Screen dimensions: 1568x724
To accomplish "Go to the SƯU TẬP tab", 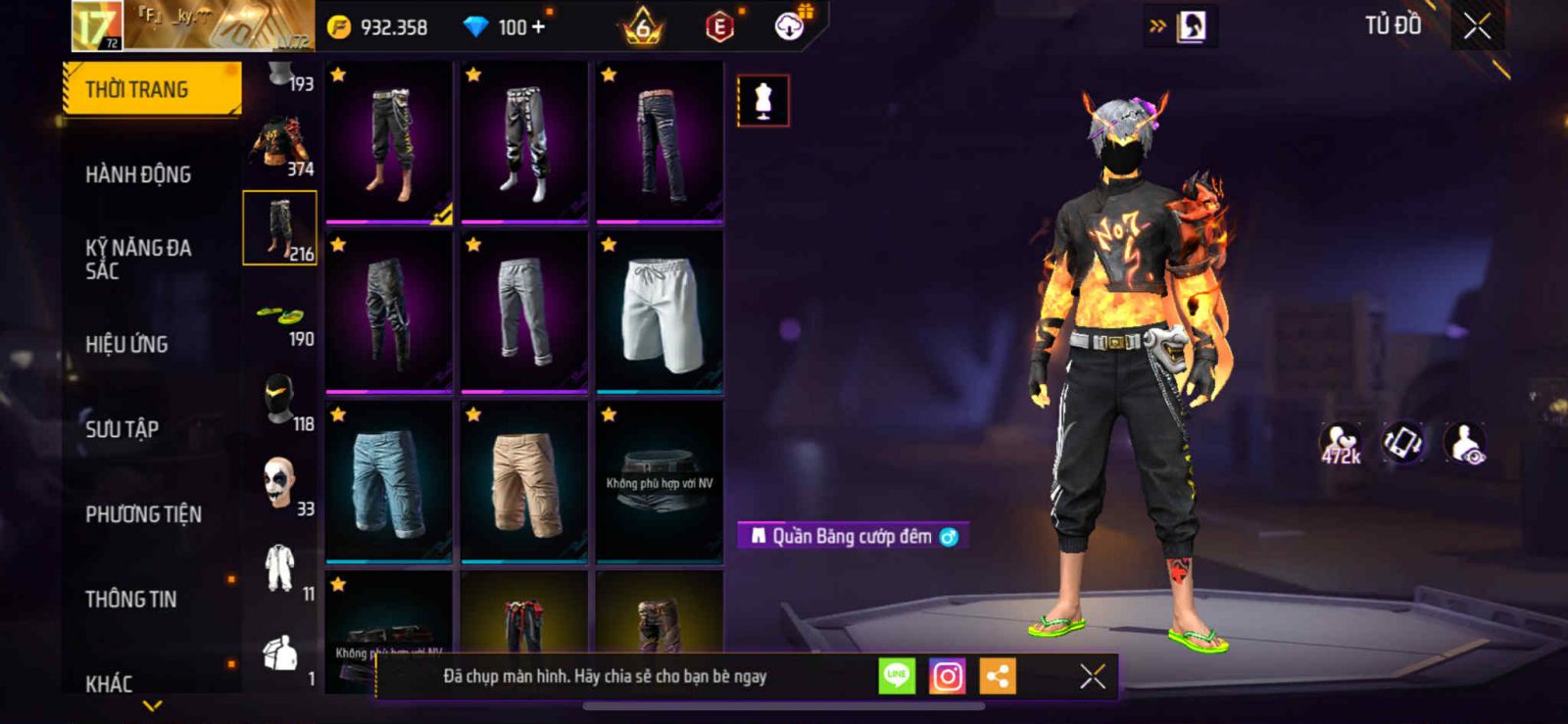I will [122, 429].
